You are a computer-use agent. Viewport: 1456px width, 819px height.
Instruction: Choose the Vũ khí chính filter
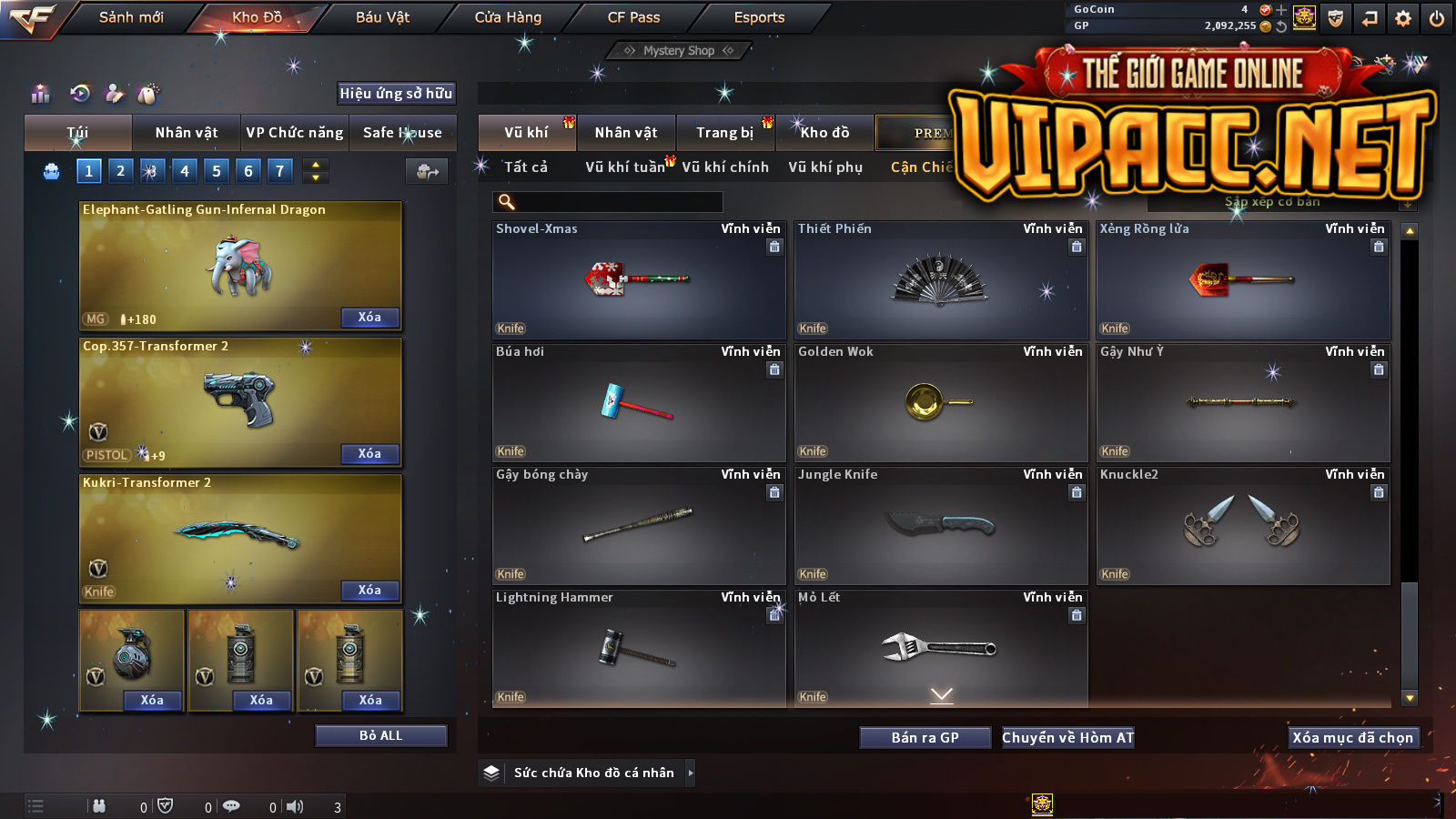tap(725, 167)
